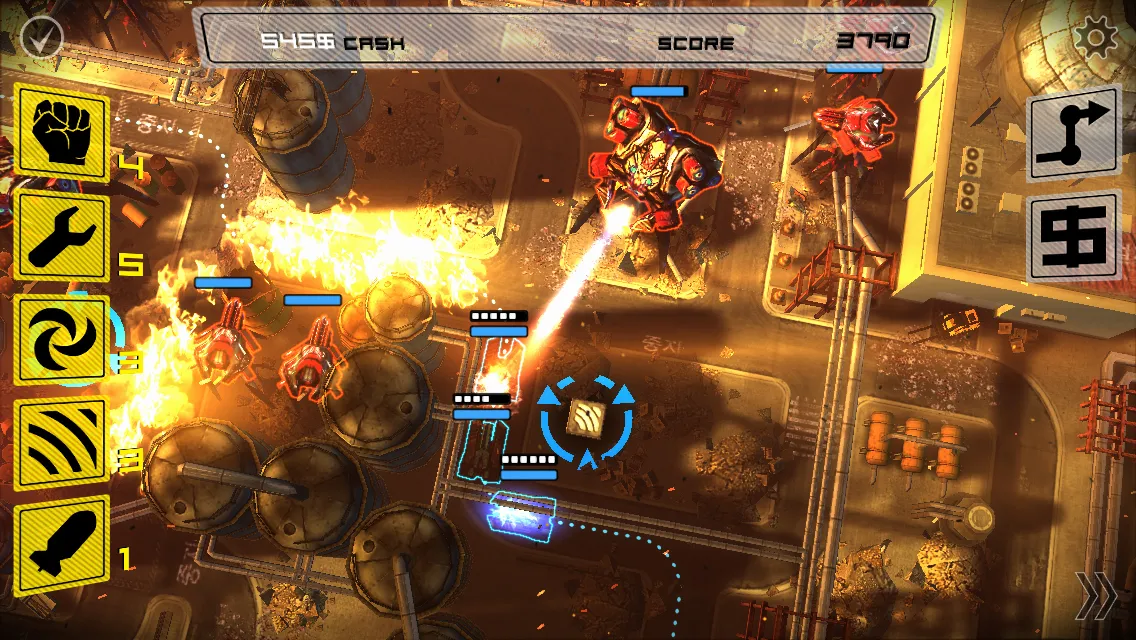Launch the bomb airstrike ability
This screenshot has width=1136, height=640.
pyautogui.click(x=61, y=545)
